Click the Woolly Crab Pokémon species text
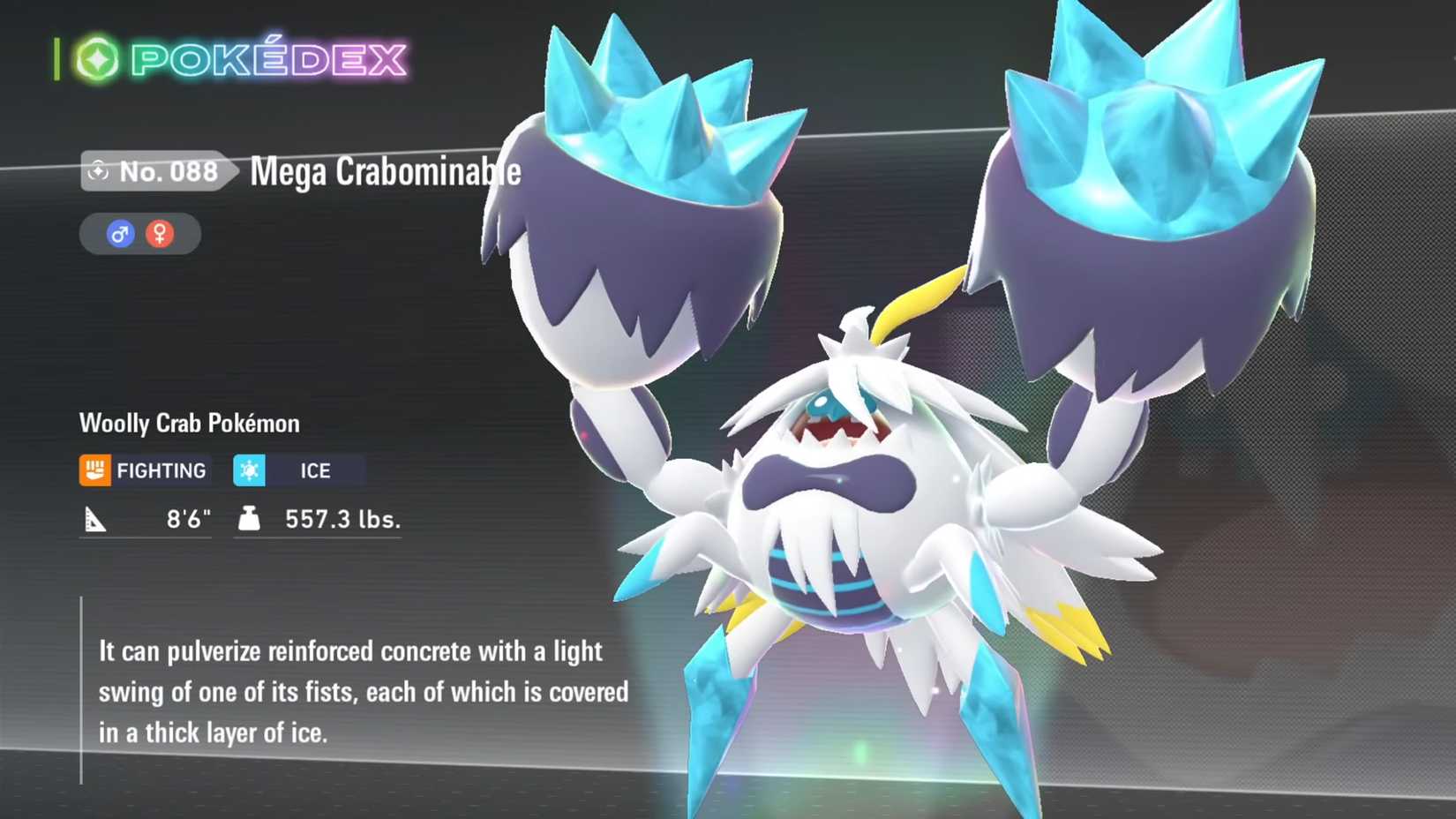The height and width of the screenshot is (819, 1456). [x=190, y=424]
